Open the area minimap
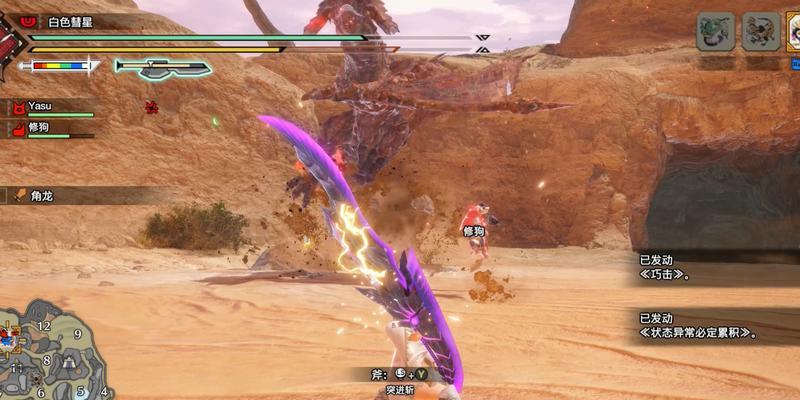 pyautogui.click(x=55, y=352)
